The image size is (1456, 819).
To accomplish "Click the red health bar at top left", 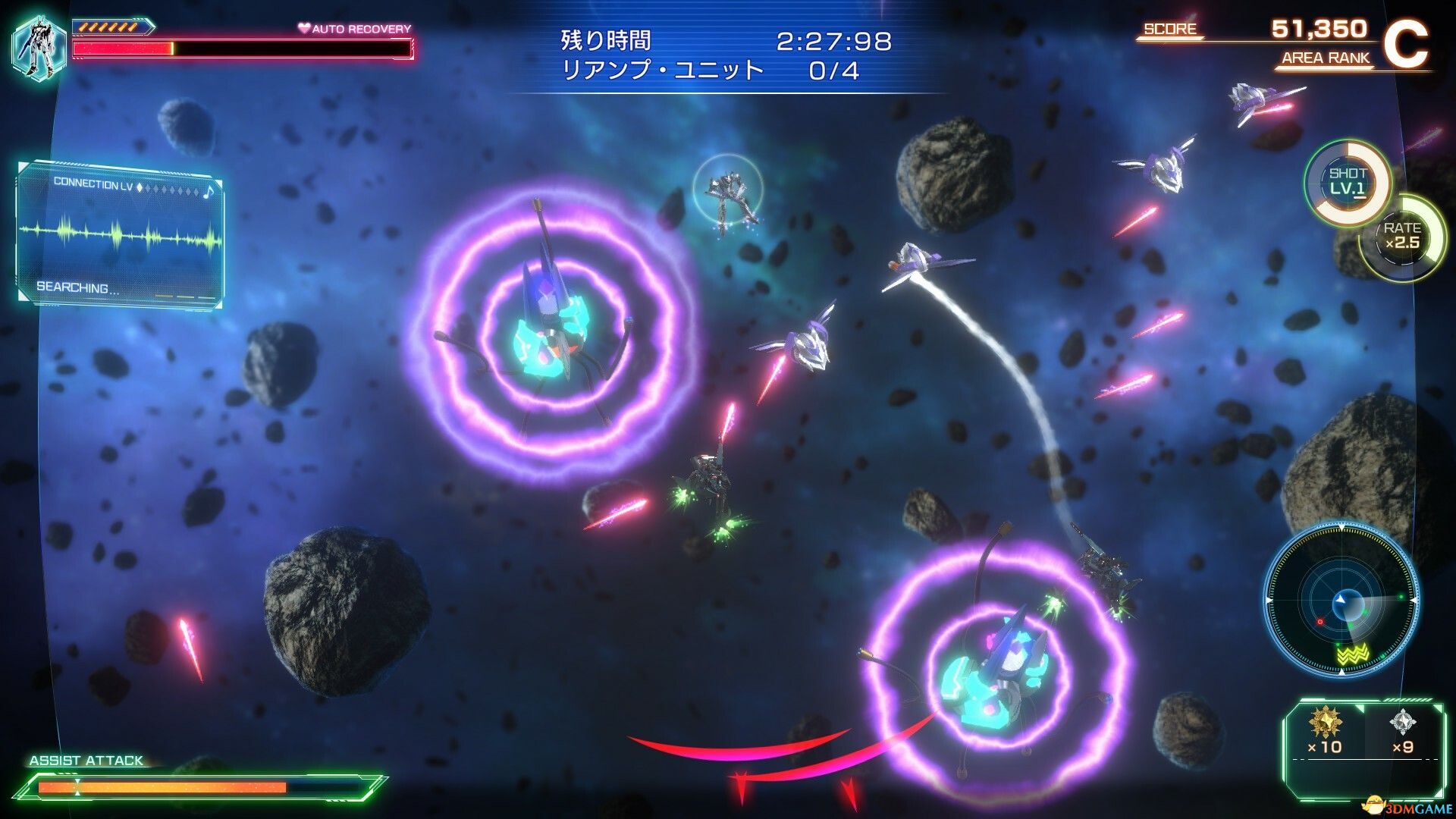I will tap(121, 48).
